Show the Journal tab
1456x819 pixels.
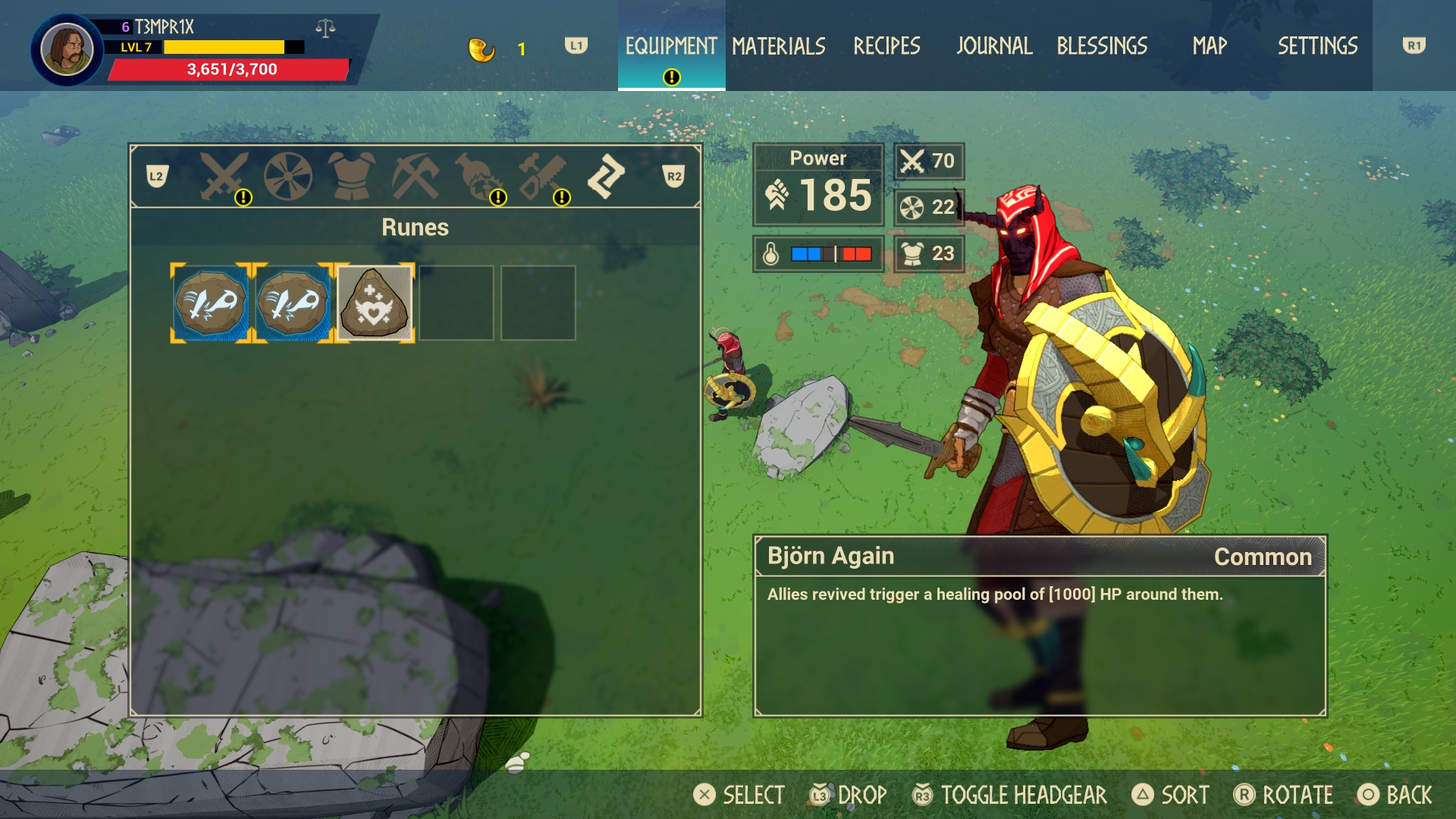tap(994, 46)
